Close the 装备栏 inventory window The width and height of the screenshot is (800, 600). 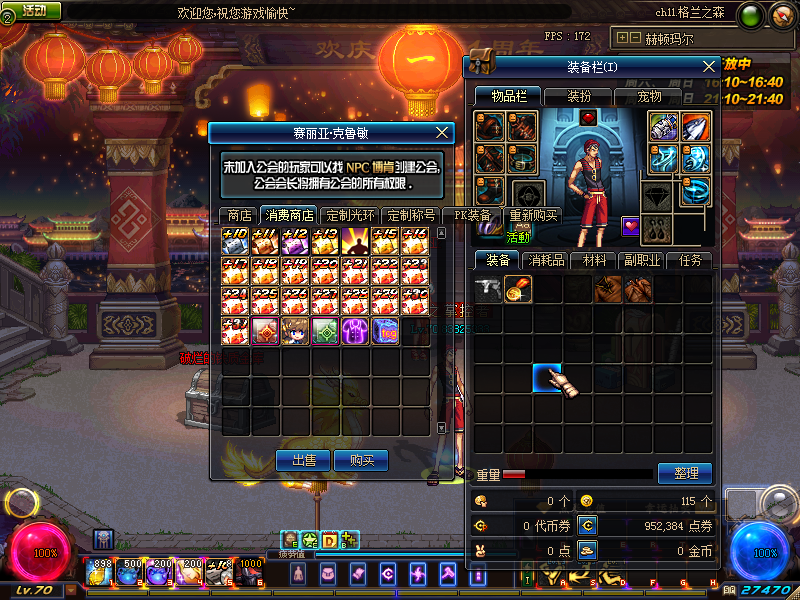tap(710, 66)
